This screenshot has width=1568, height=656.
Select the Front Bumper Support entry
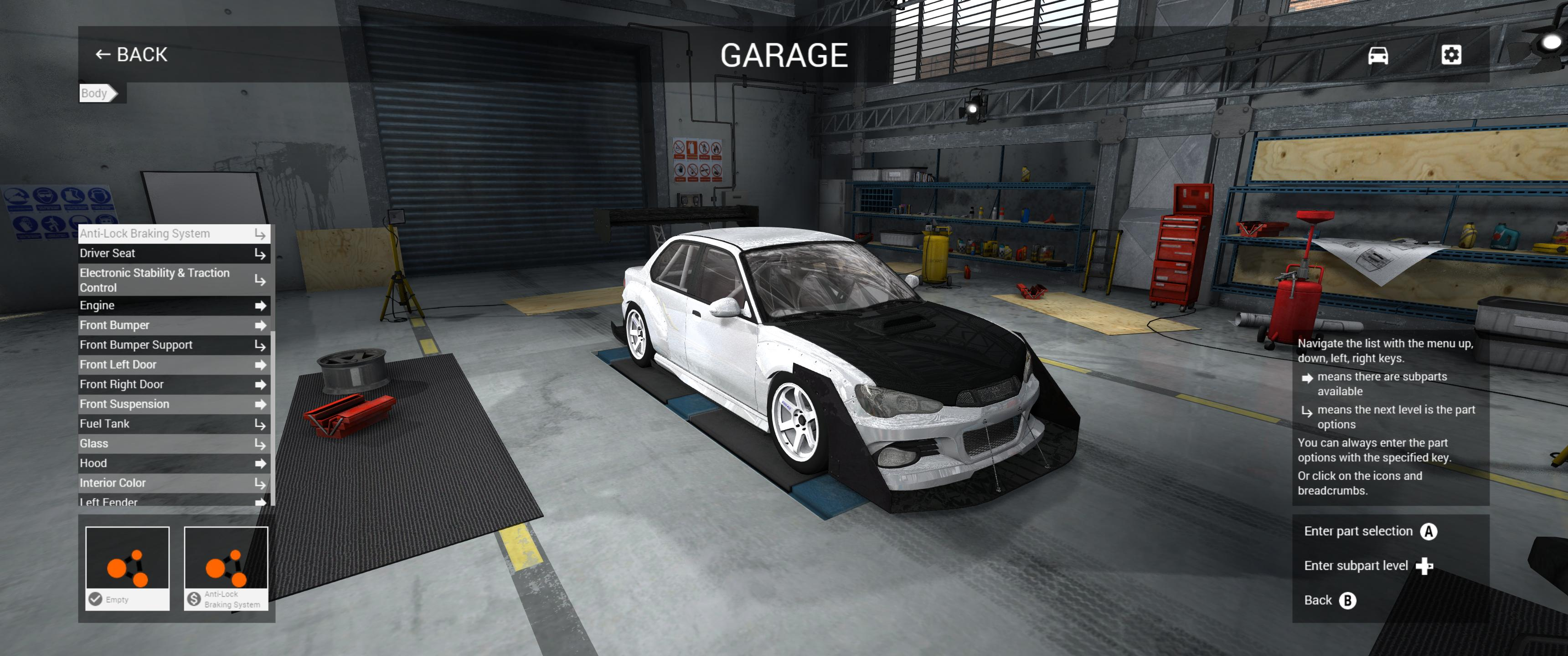(174, 345)
